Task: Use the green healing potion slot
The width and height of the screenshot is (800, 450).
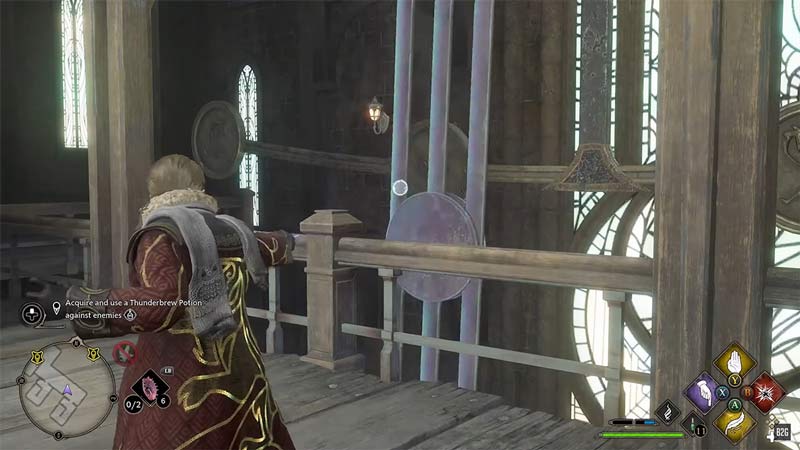Action: click(x=692, y=423)
